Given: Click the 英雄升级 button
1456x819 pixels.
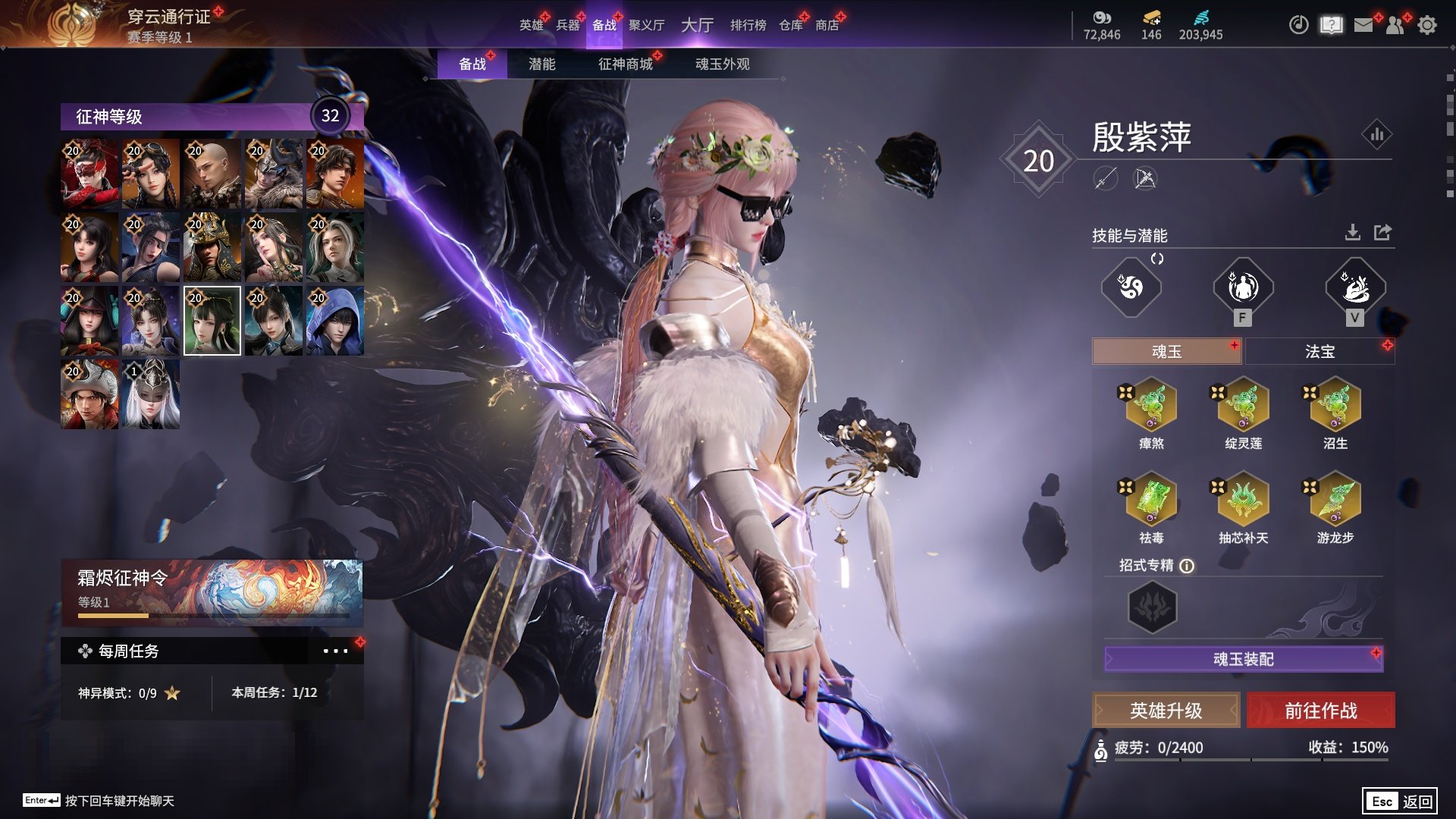Looking at the screenshot, I should point(1166,711).
